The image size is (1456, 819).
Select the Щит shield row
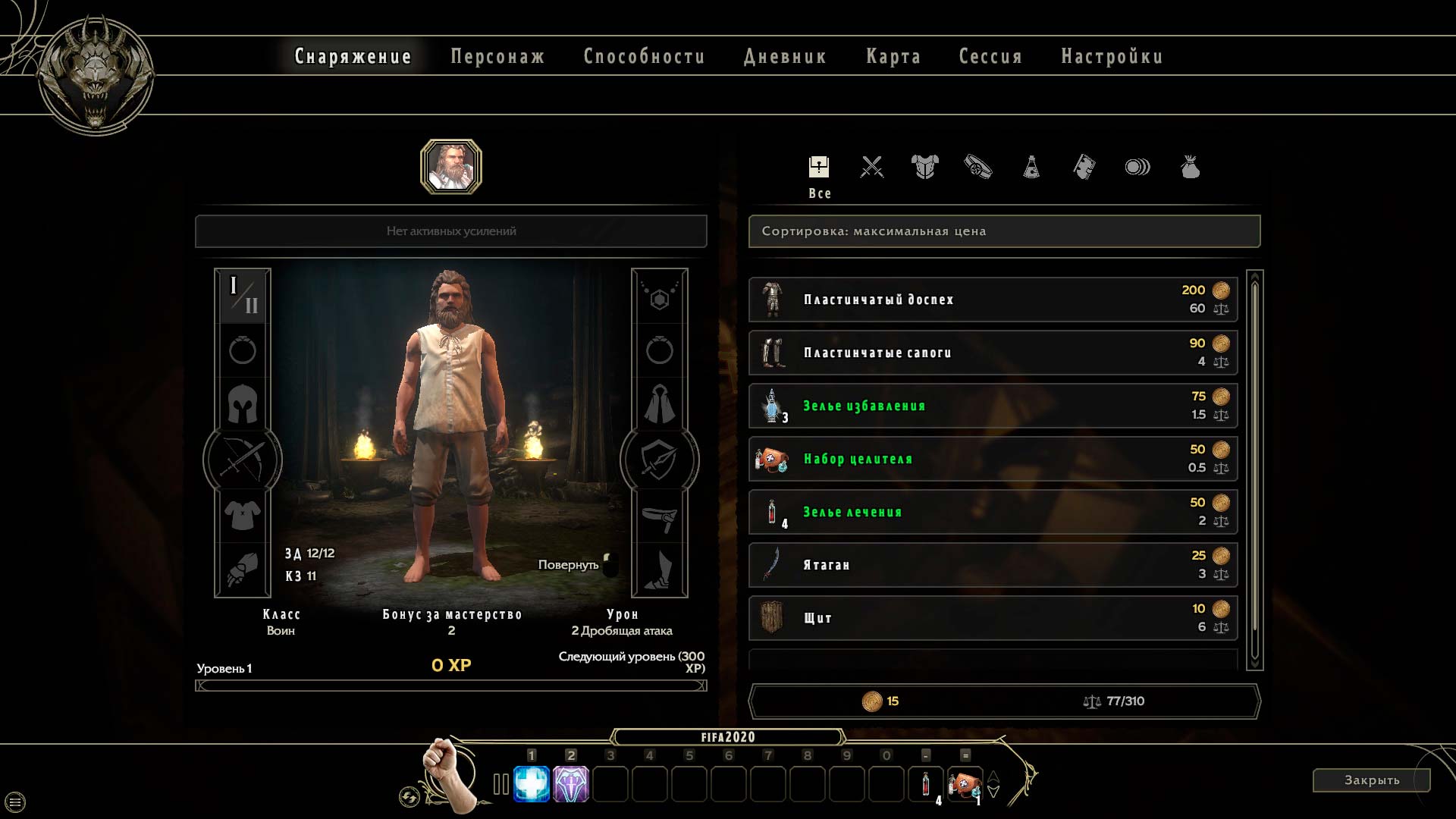pos(992,618)
